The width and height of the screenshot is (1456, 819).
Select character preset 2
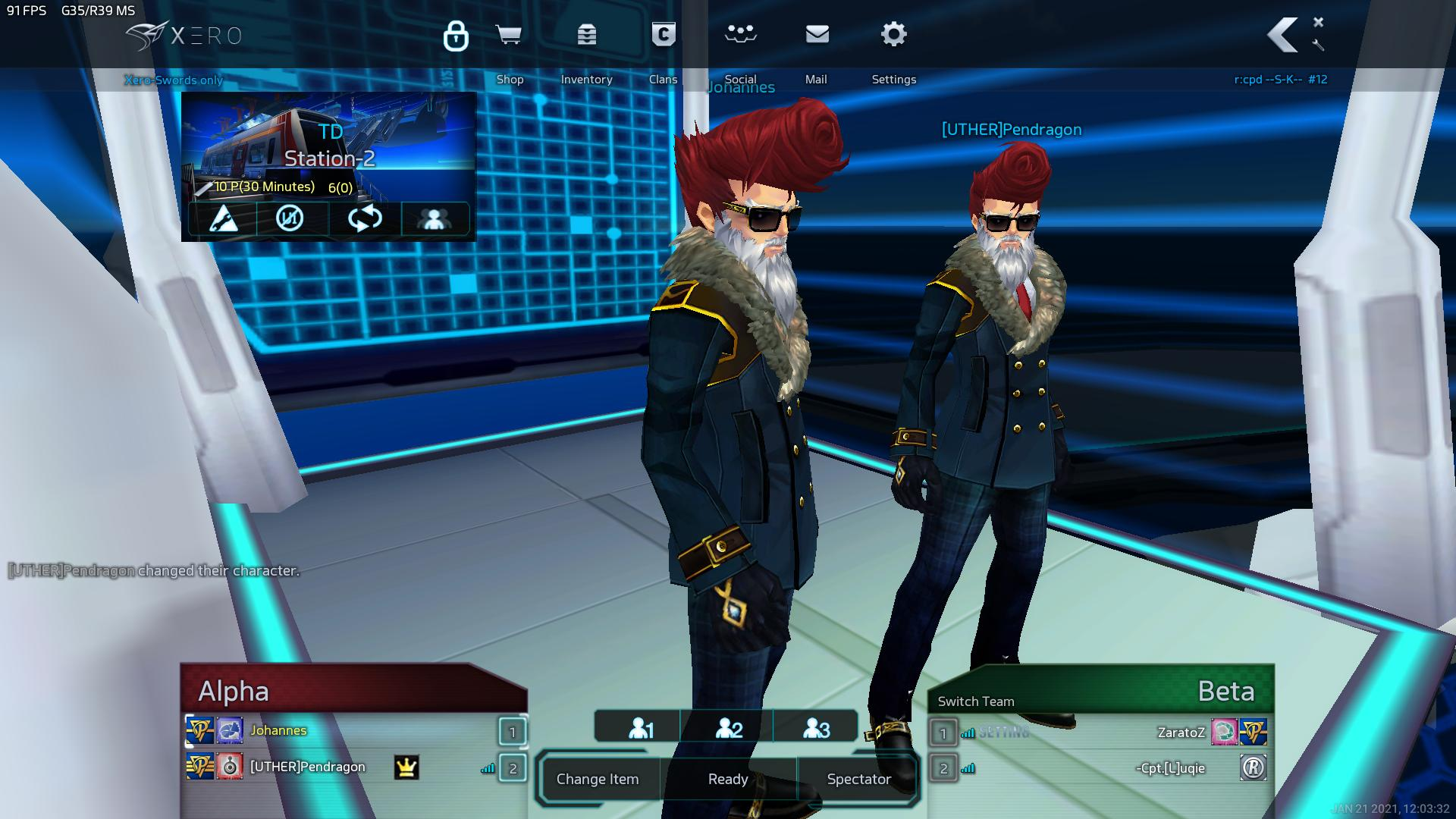coord(729,729)
